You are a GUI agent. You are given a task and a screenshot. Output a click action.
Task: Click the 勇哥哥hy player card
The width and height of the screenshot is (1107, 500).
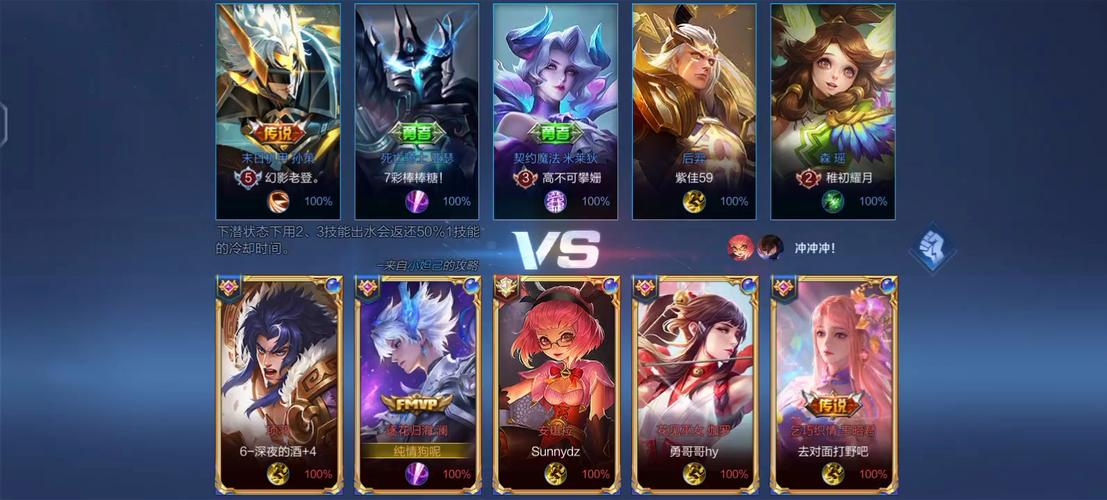[x=694, y=385]
